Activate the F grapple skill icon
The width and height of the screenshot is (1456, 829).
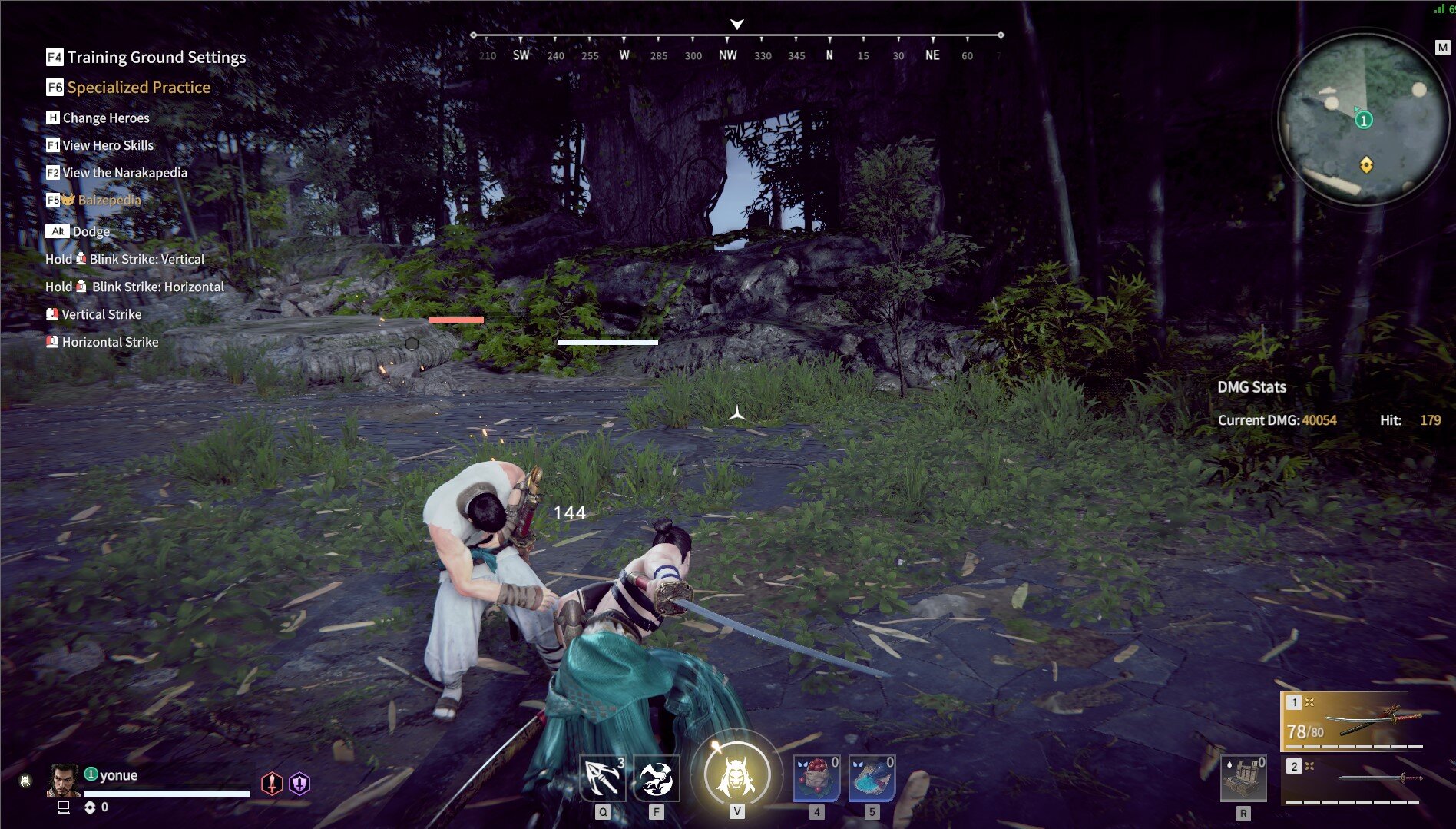[657, 777]
